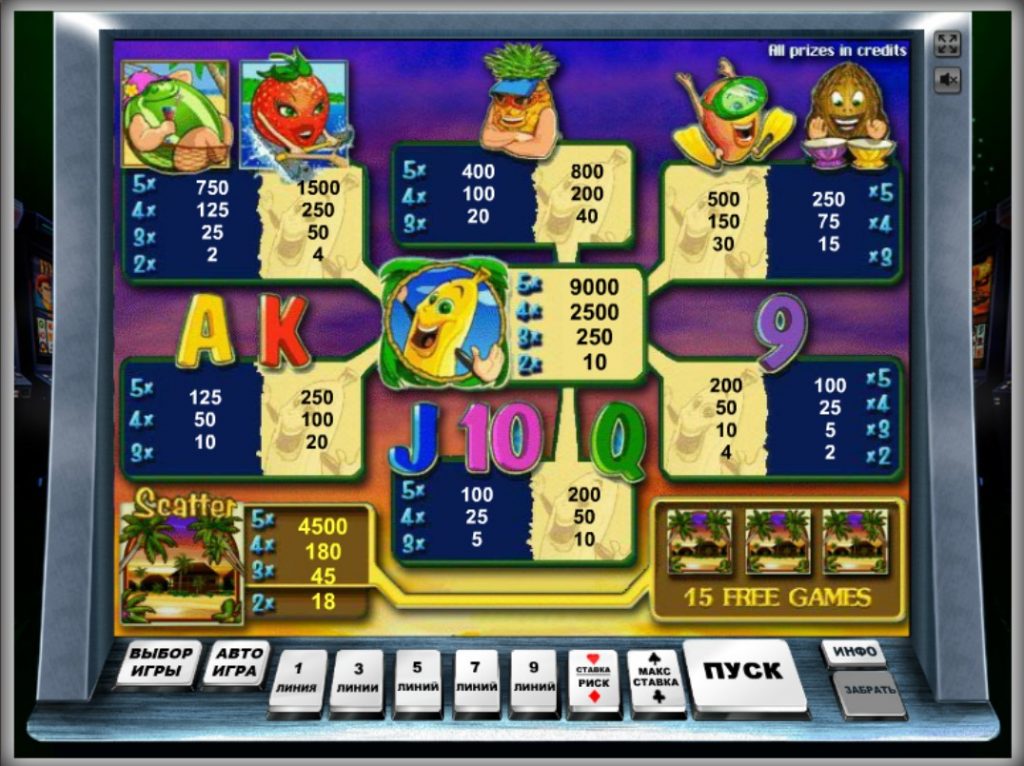Screen dimensions: 1024x766
Task: Activate the АВТО ИГРА autoplay button
Action: pos(236,662)
